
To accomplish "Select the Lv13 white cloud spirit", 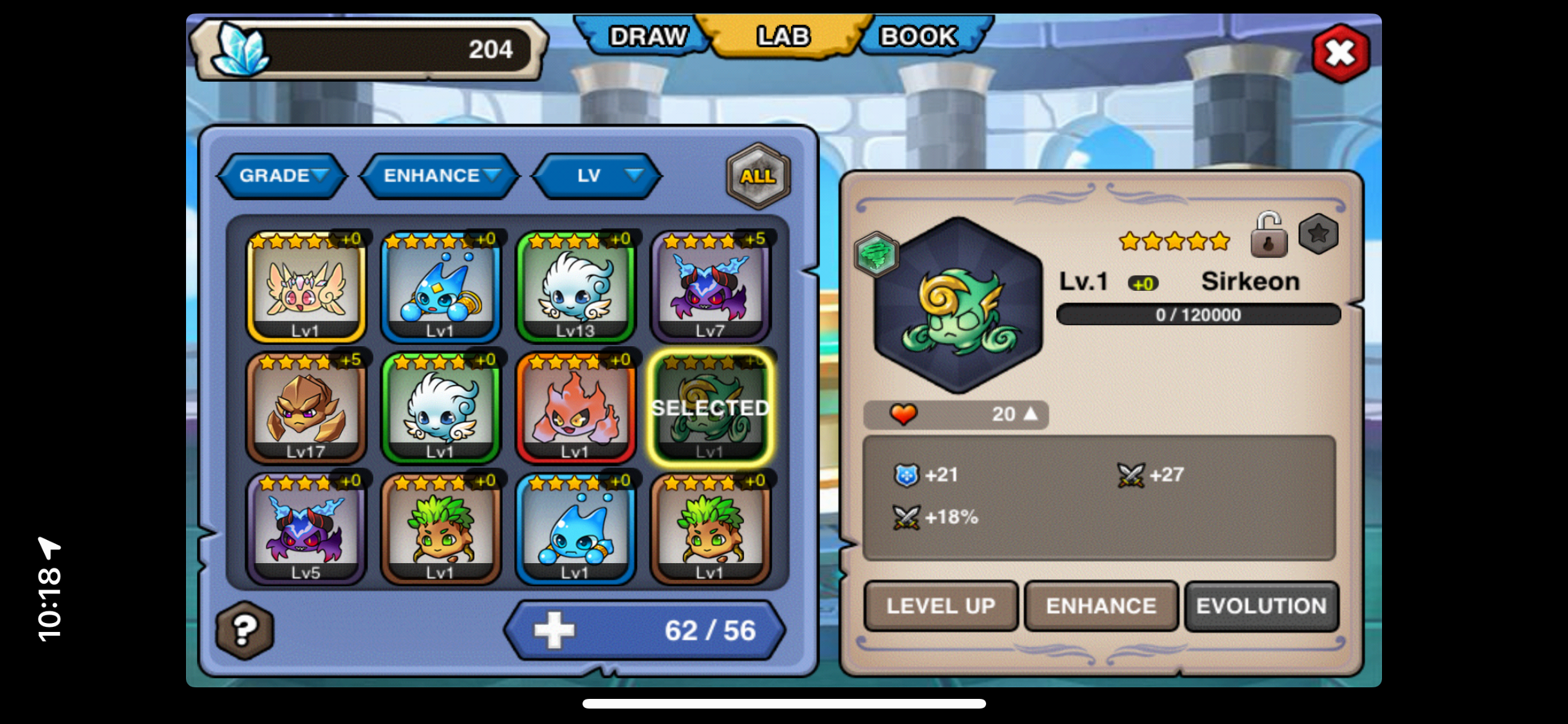I will [x=575, y=286].
